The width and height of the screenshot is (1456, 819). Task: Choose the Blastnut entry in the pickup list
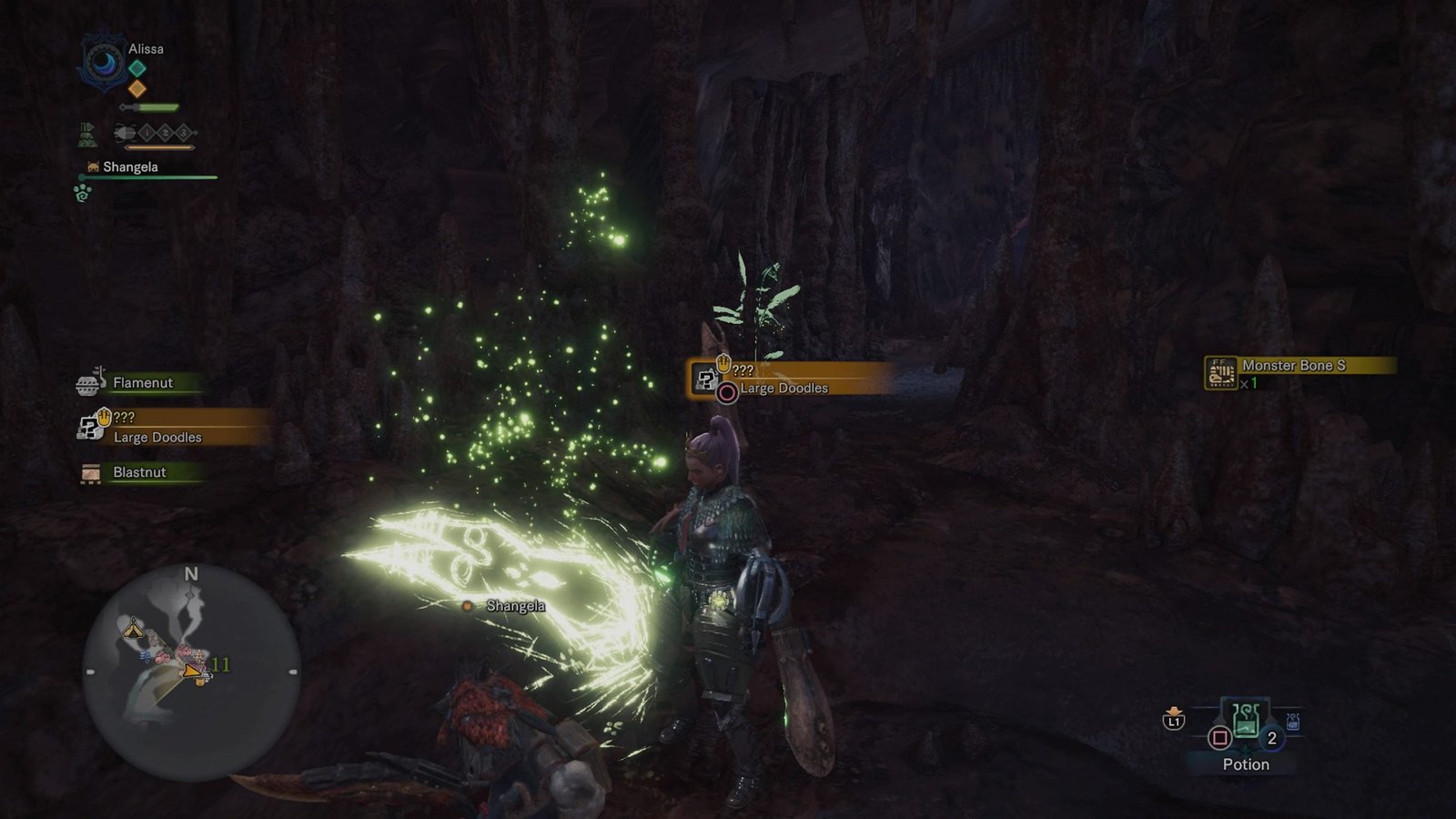click(139, 472)
